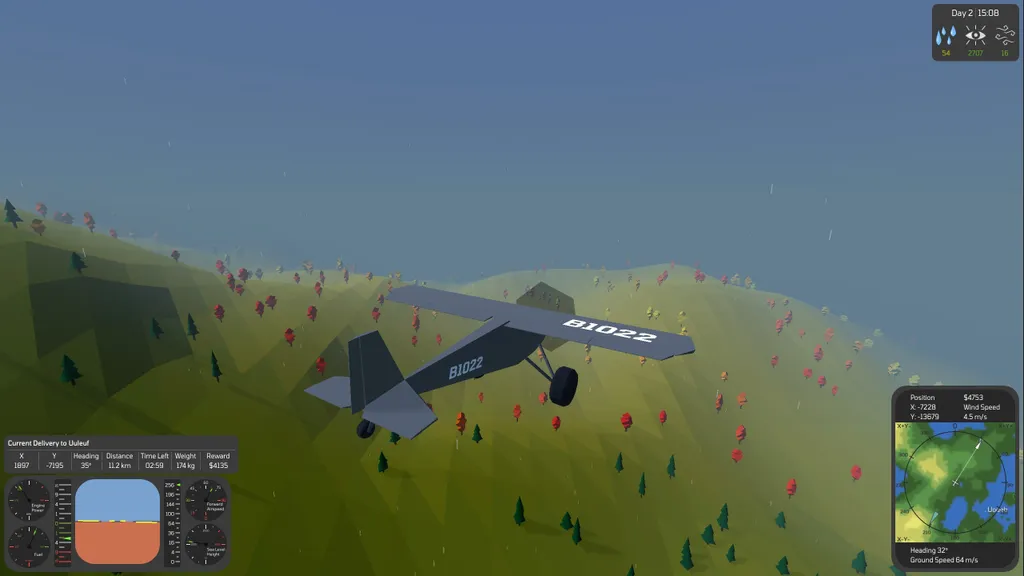1024x576 pixels.
Task: Click the Sea Level Height gauge
Action: pos(206,544)
